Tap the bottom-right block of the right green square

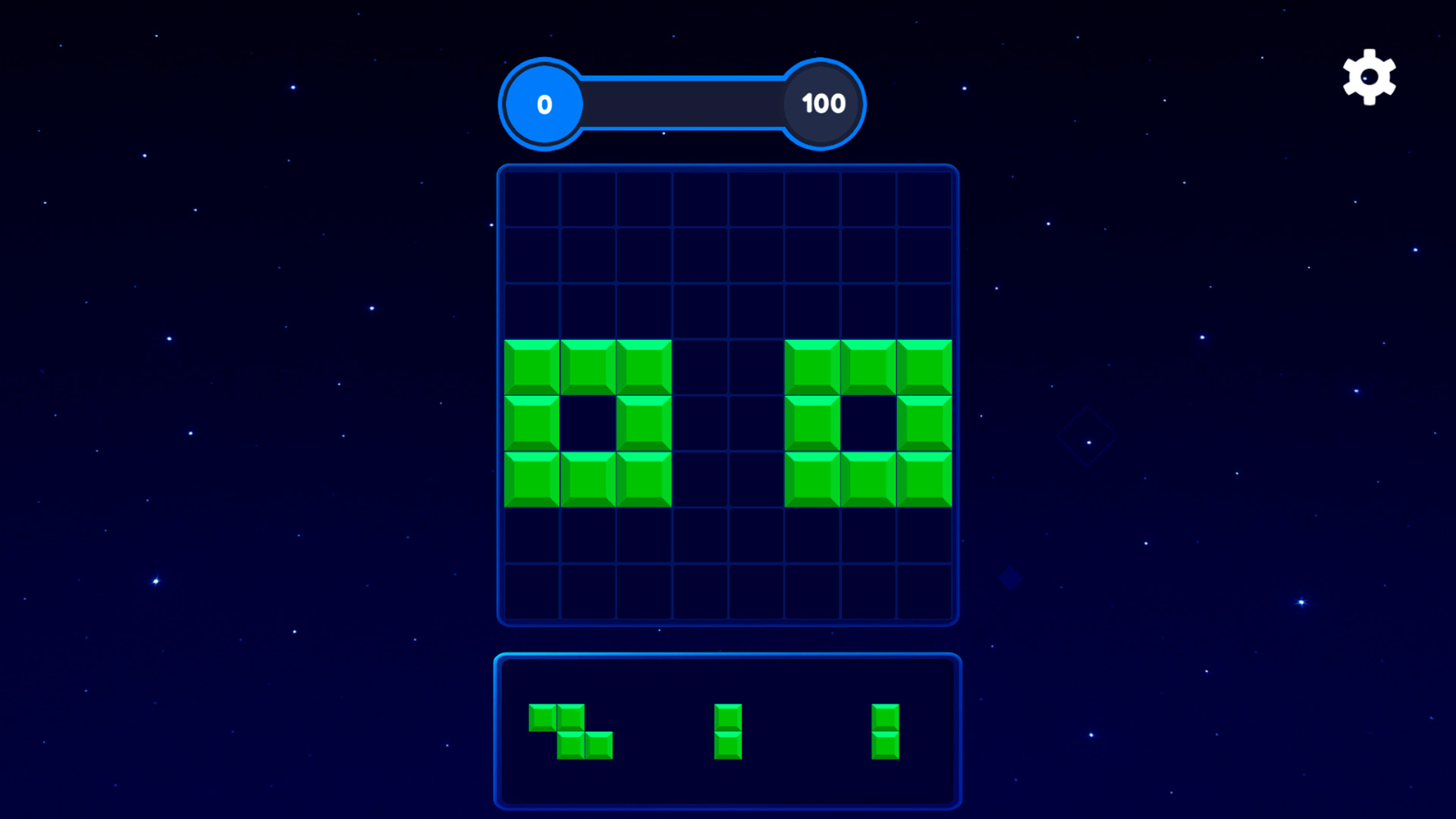pos(924,478)
